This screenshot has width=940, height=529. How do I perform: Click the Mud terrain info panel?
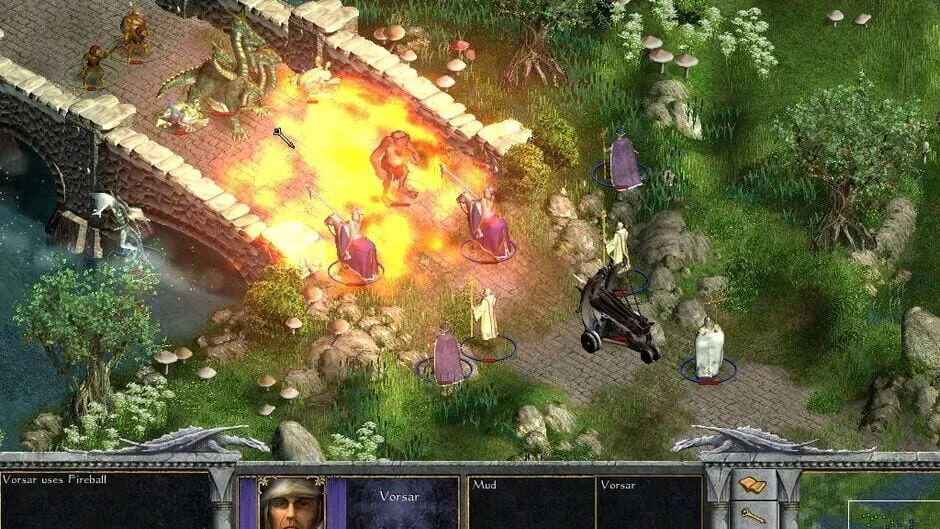530,502
